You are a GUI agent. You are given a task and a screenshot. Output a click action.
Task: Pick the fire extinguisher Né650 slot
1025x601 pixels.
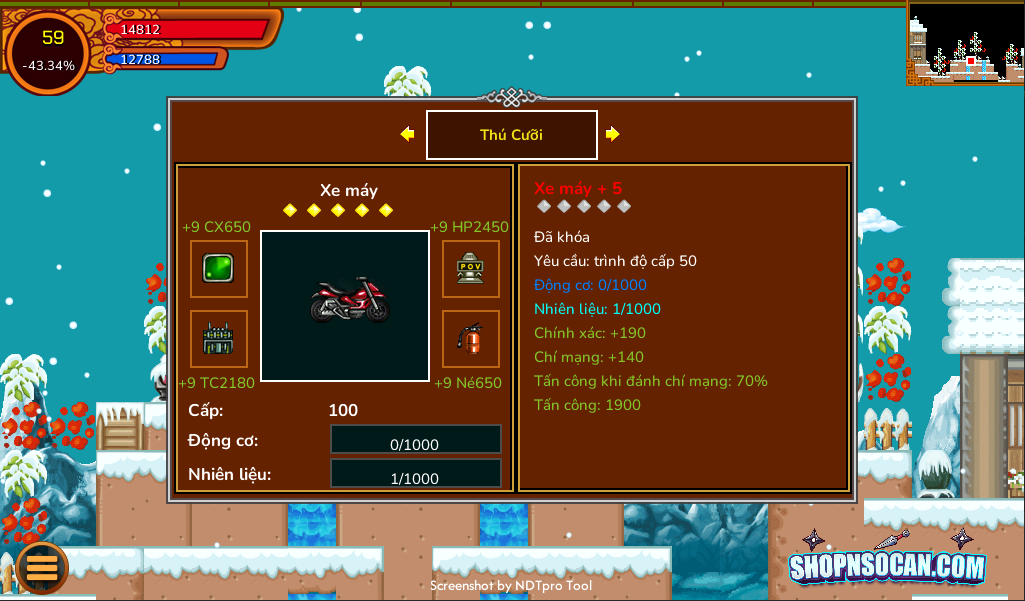point(471,339)
